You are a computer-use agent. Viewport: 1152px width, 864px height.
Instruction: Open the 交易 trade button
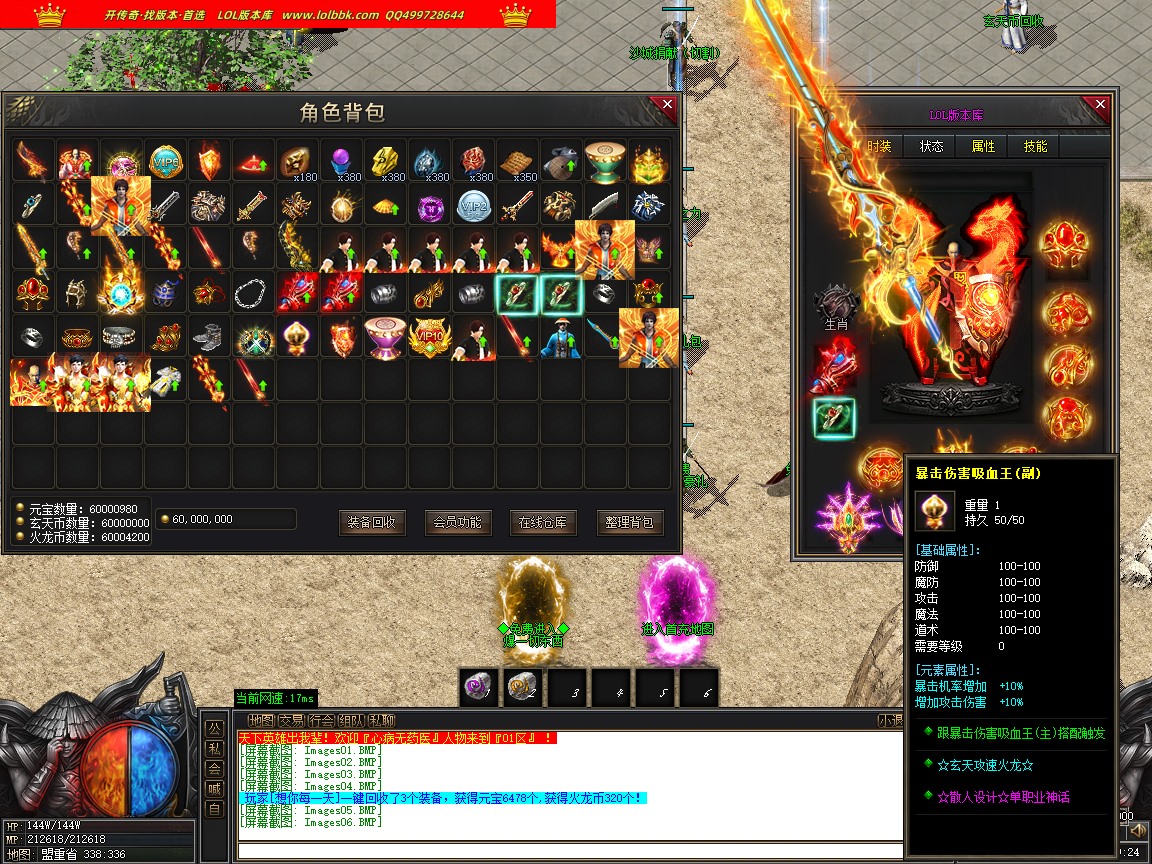[291, 720]
